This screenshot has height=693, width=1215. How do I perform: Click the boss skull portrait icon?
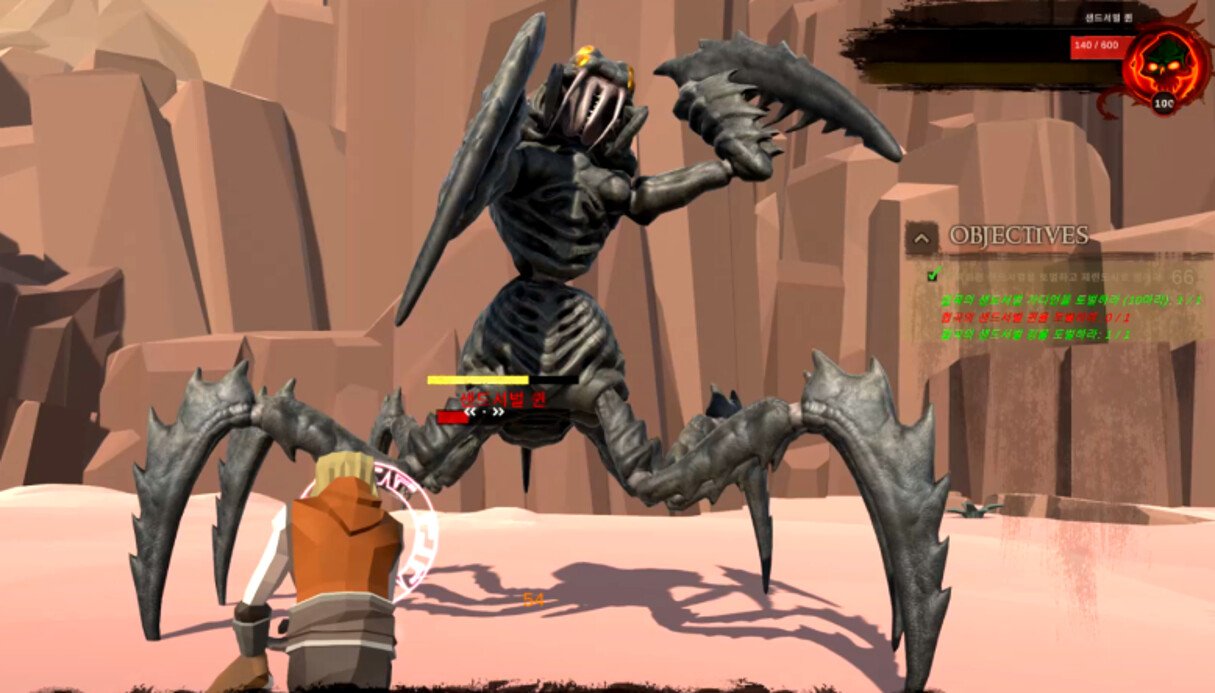point(1163,60)
